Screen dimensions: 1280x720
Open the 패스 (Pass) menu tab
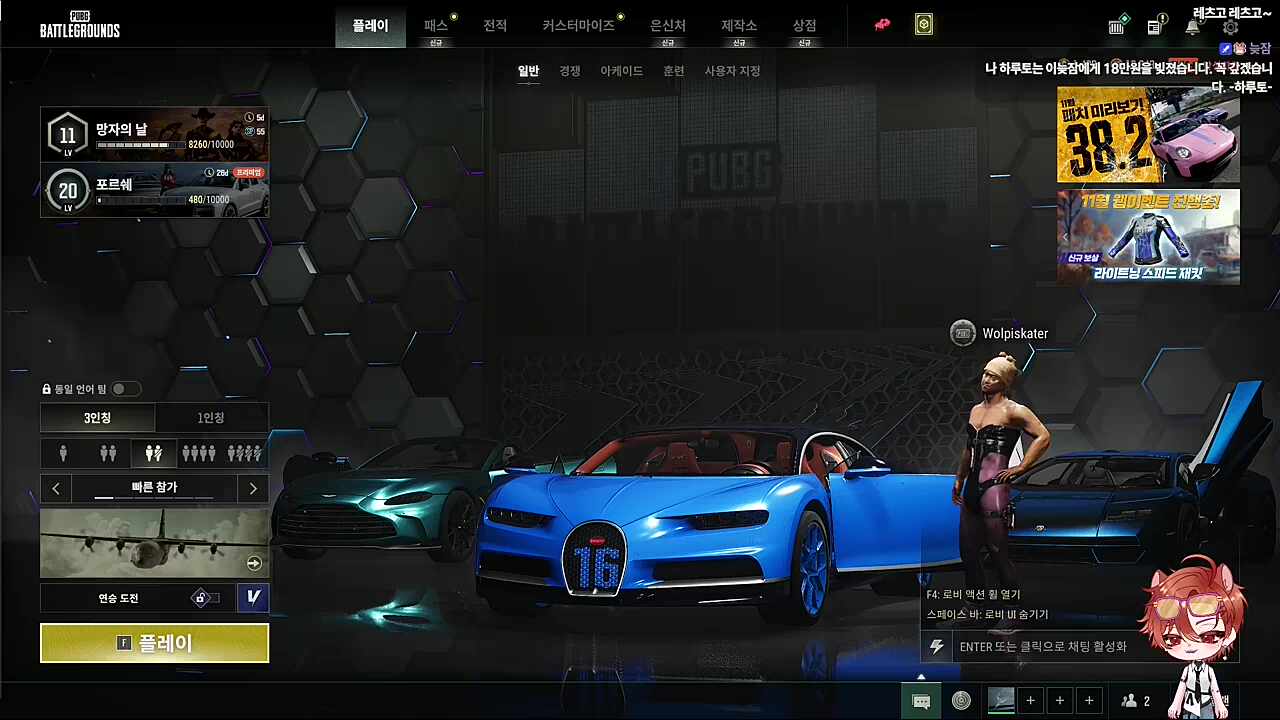tap(436, 26)
